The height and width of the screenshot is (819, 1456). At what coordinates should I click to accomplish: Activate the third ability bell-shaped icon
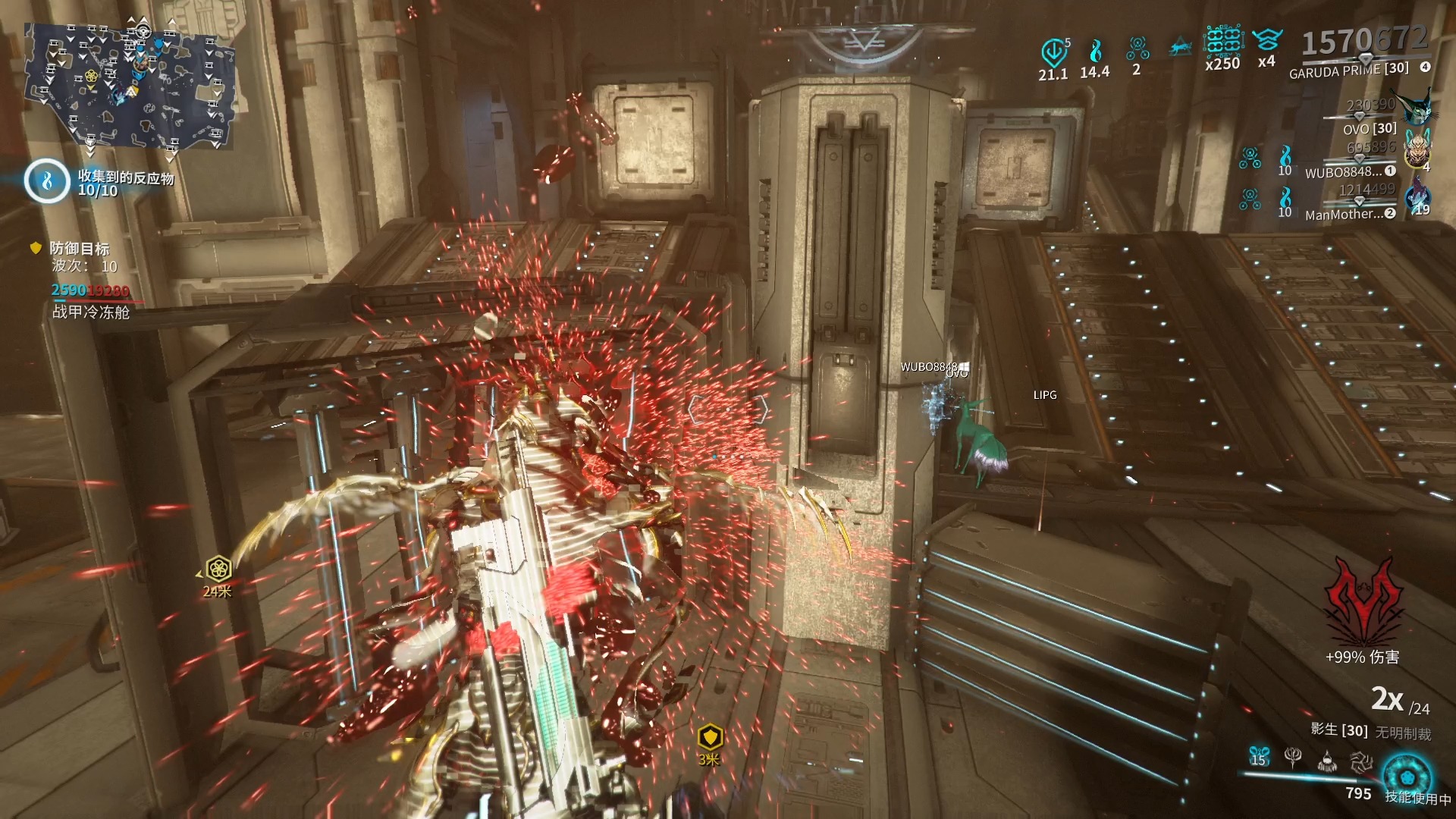click(x=1327, y=760)
